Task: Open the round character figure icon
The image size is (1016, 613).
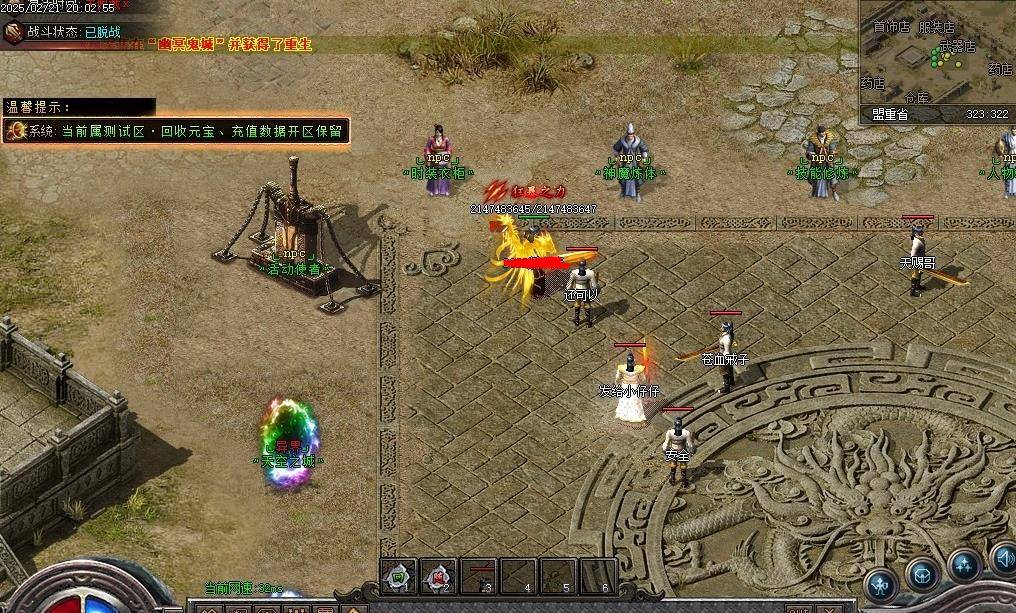Action: click(881, 585)
